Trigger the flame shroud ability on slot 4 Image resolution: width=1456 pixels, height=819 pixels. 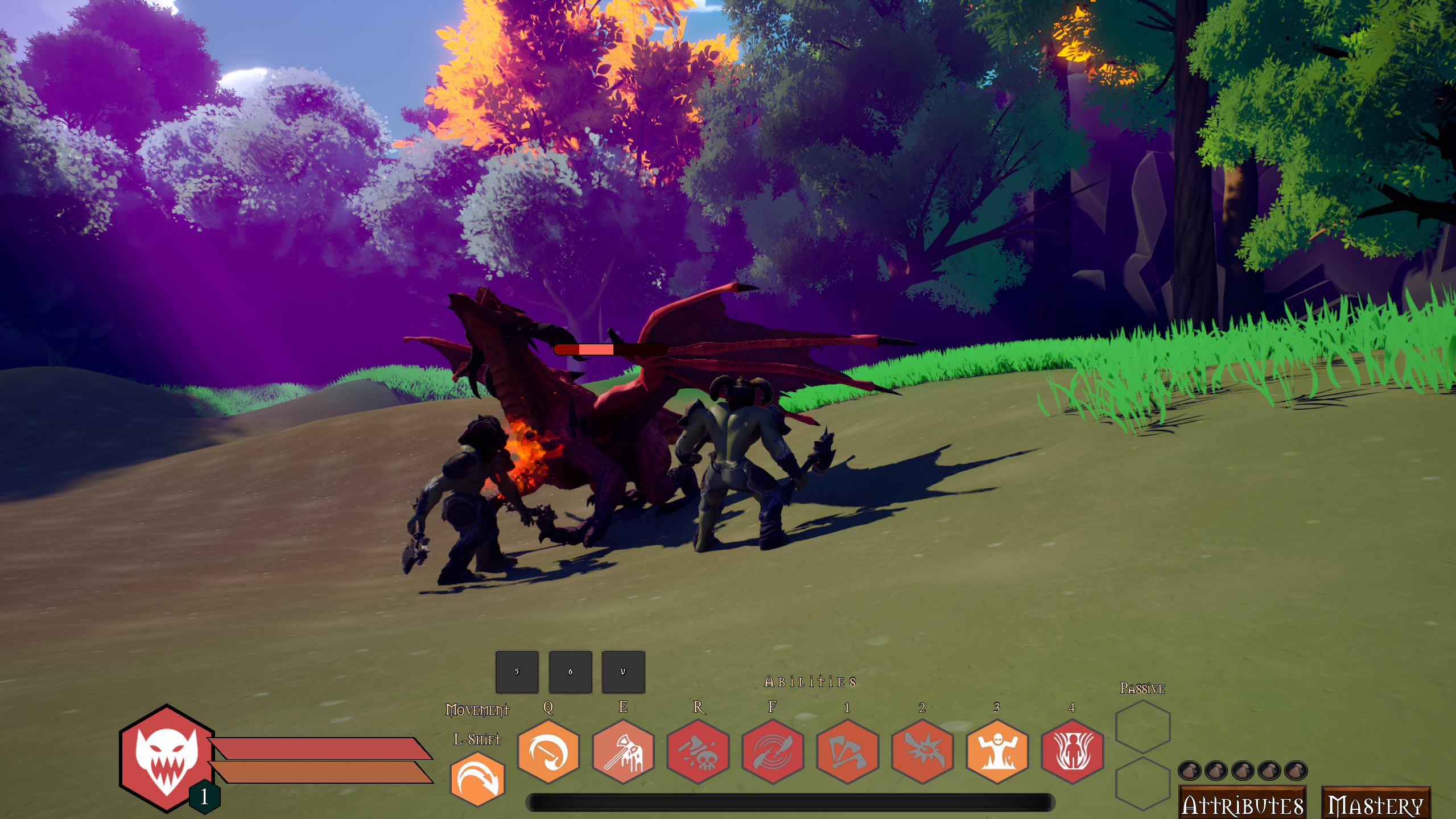point(1072,750)
